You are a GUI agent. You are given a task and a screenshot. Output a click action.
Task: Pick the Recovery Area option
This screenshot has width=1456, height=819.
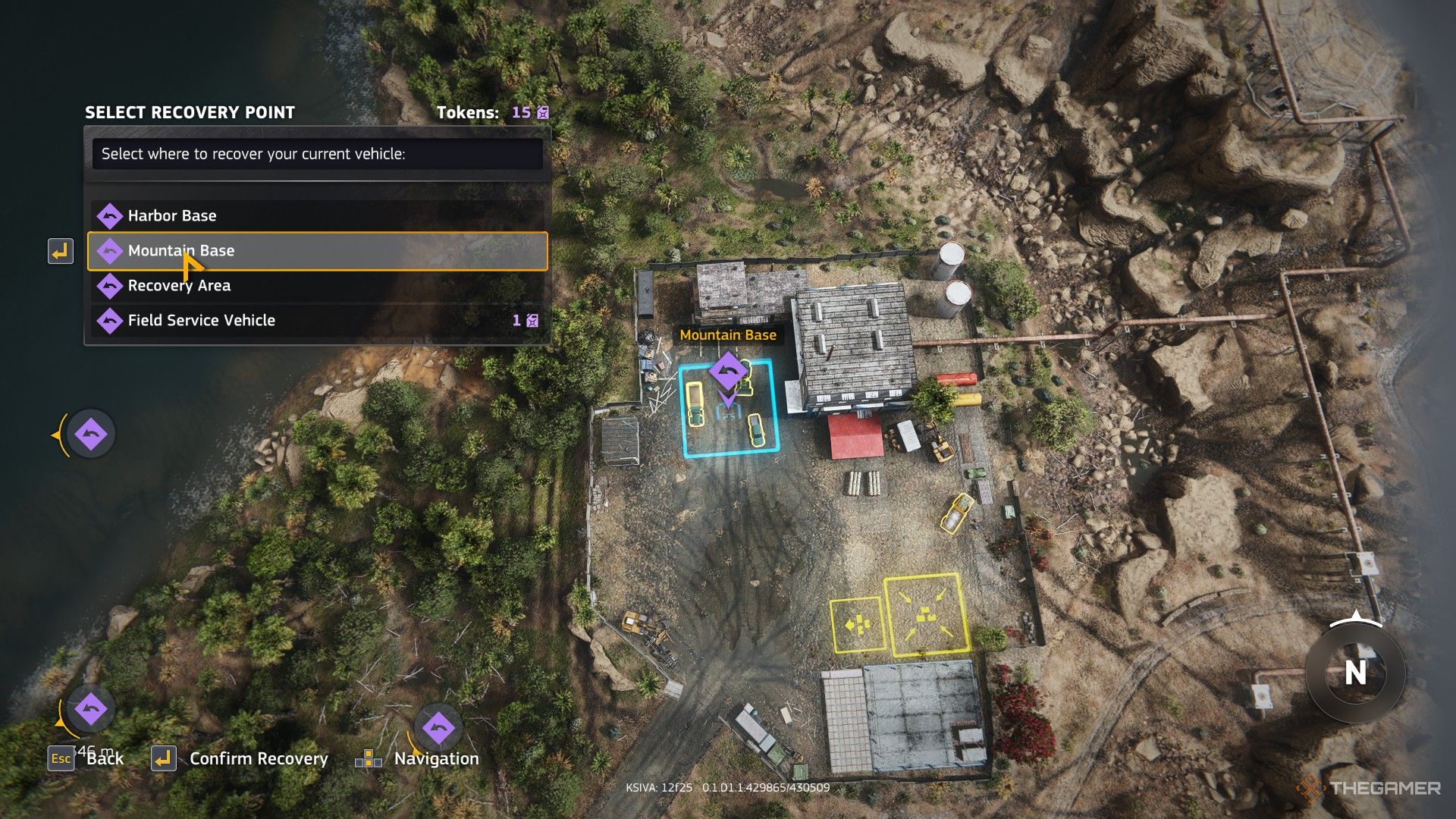(317, 286)
